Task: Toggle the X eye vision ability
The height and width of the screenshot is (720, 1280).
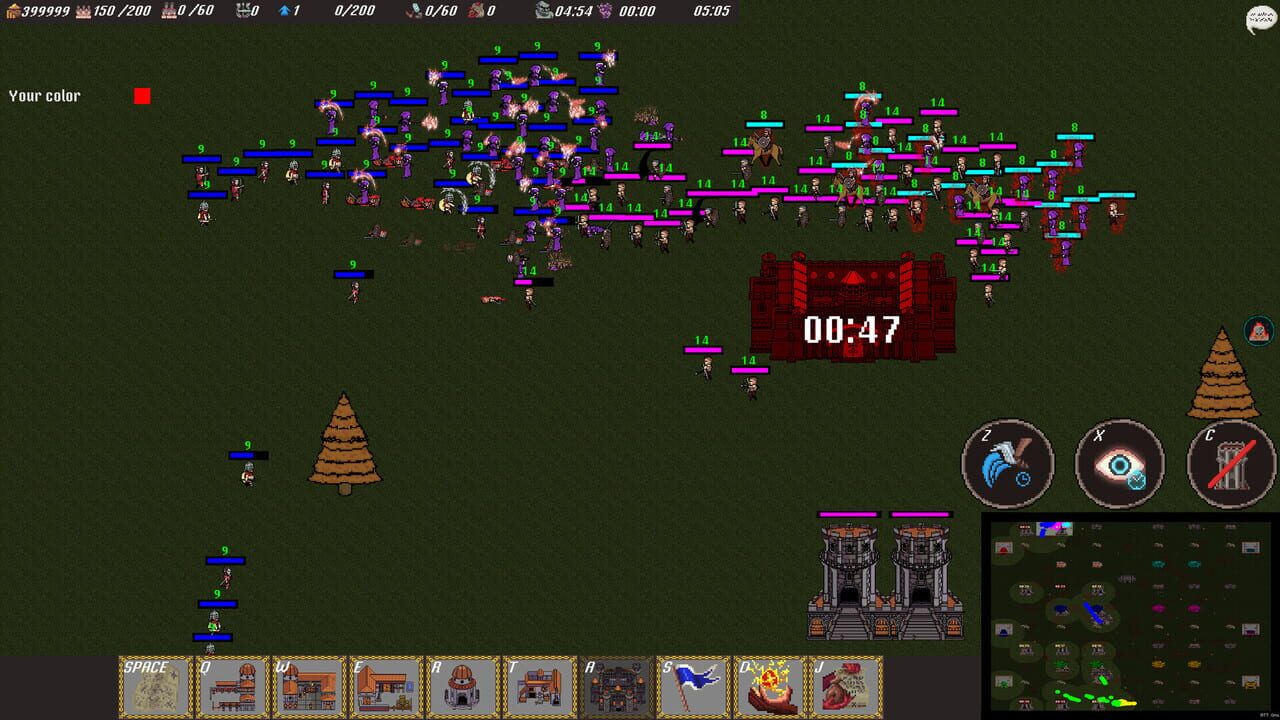Action: [x=1119, y=463]
